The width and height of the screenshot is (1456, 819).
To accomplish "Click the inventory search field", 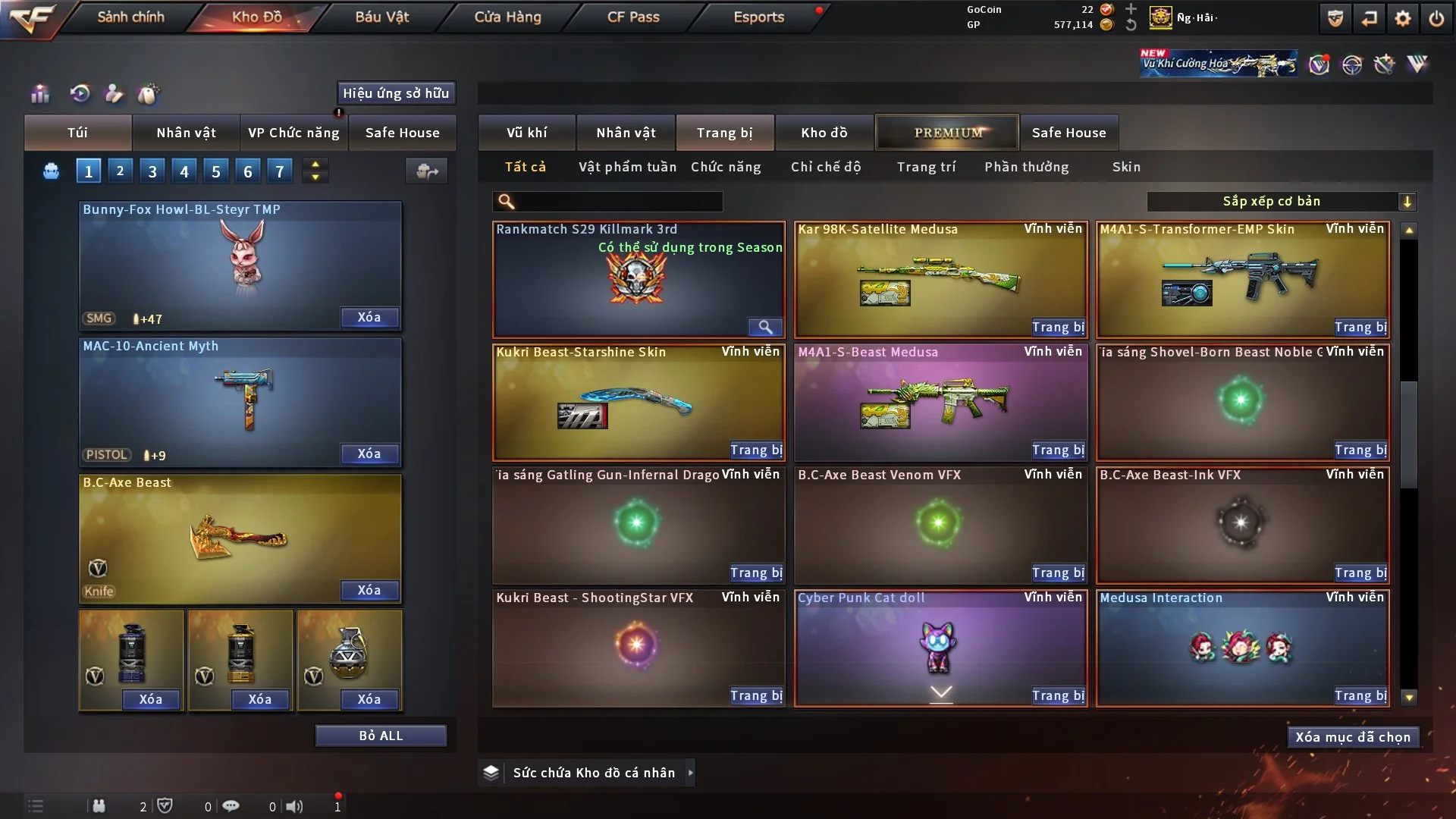I will (618, 202).
